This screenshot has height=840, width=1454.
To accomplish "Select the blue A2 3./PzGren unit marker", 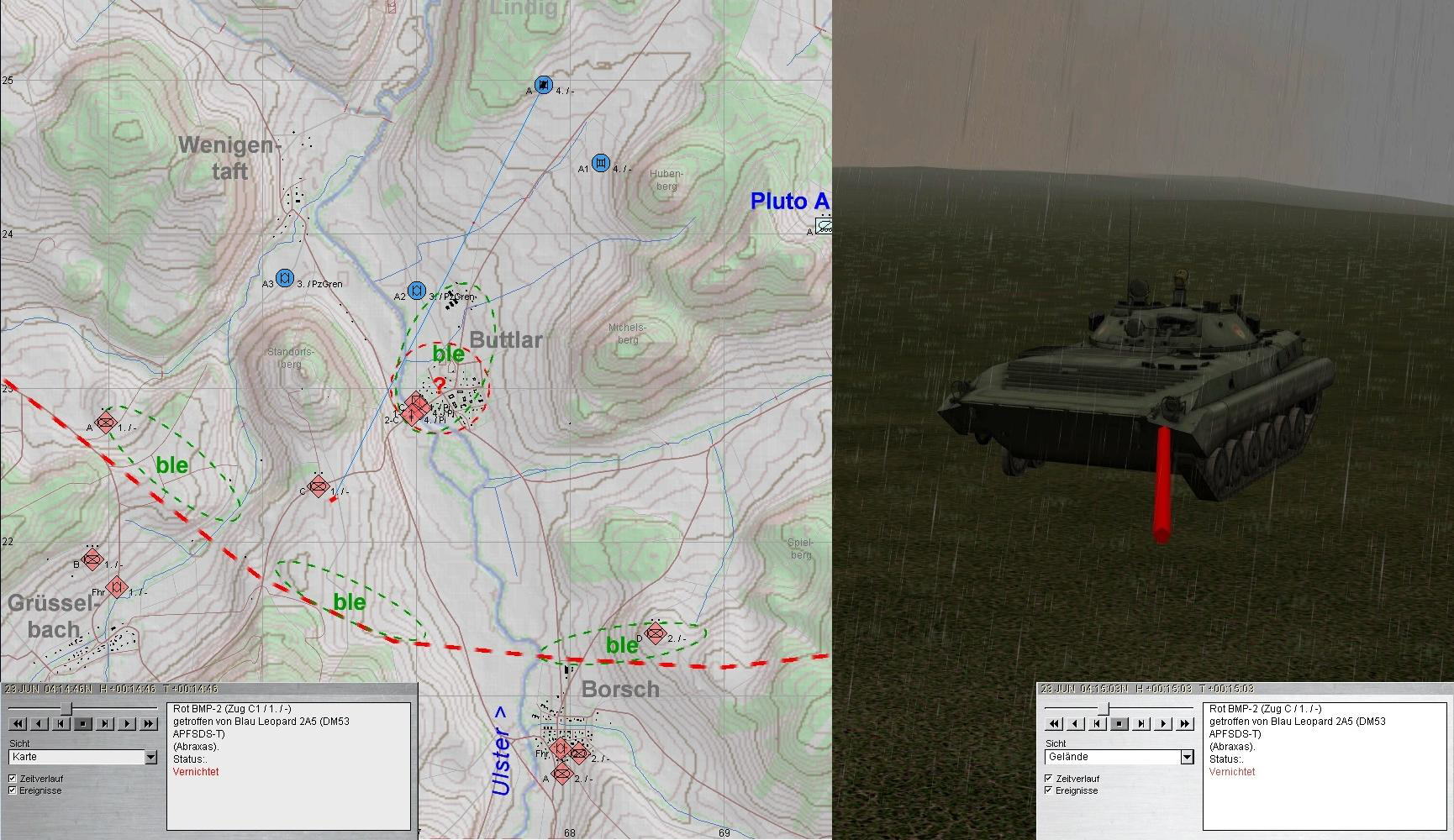I will [416, 291].
